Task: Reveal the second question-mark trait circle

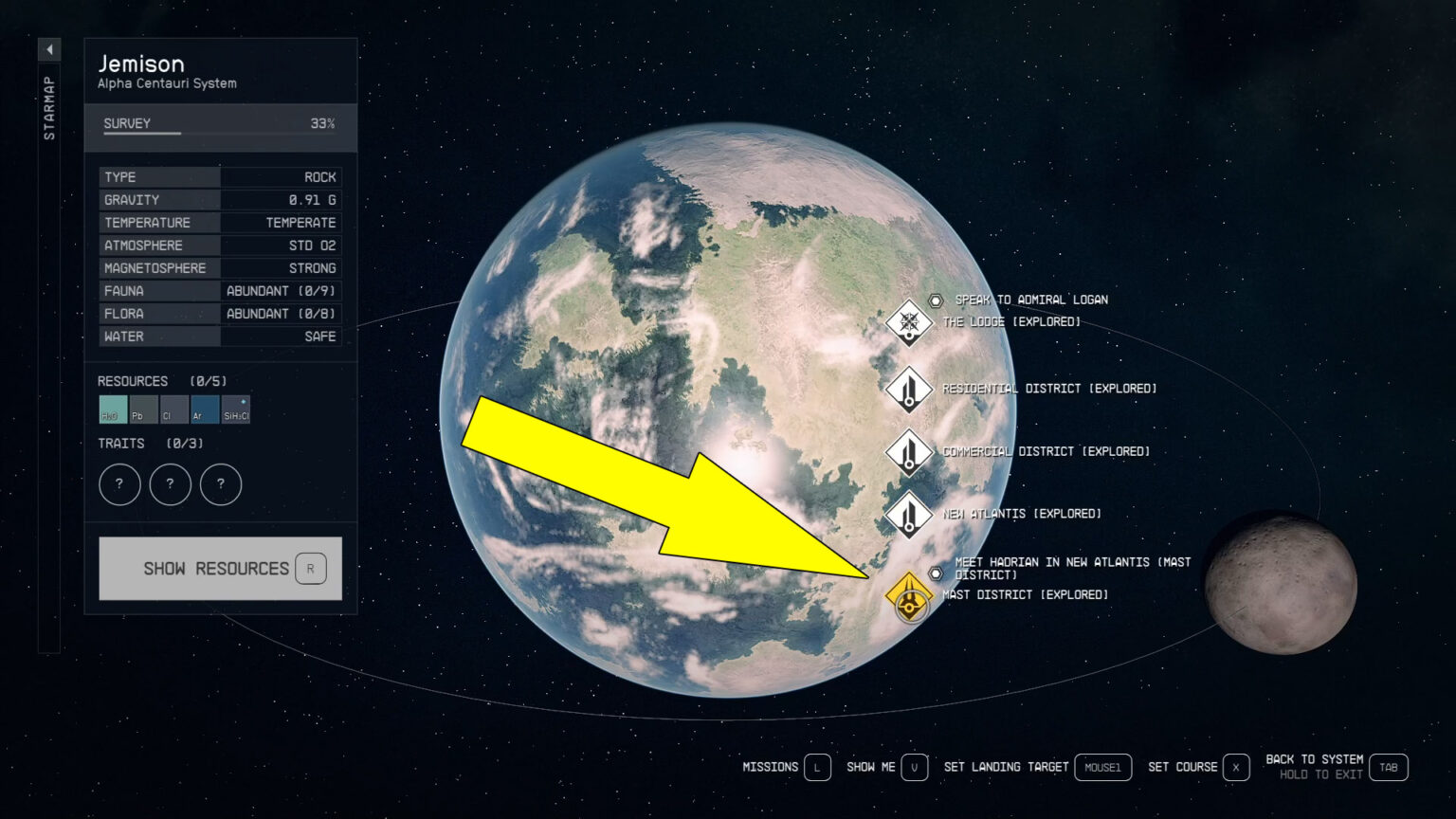Action: click(171, 484)
